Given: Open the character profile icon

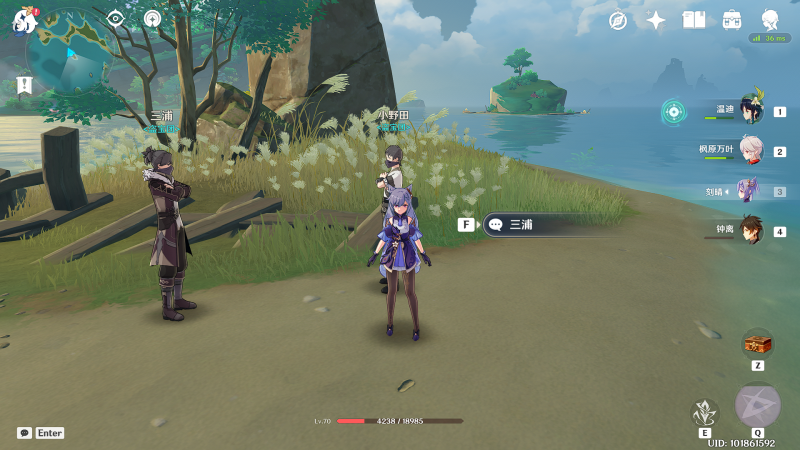Looking at the screenshot, I should point(770,20).
